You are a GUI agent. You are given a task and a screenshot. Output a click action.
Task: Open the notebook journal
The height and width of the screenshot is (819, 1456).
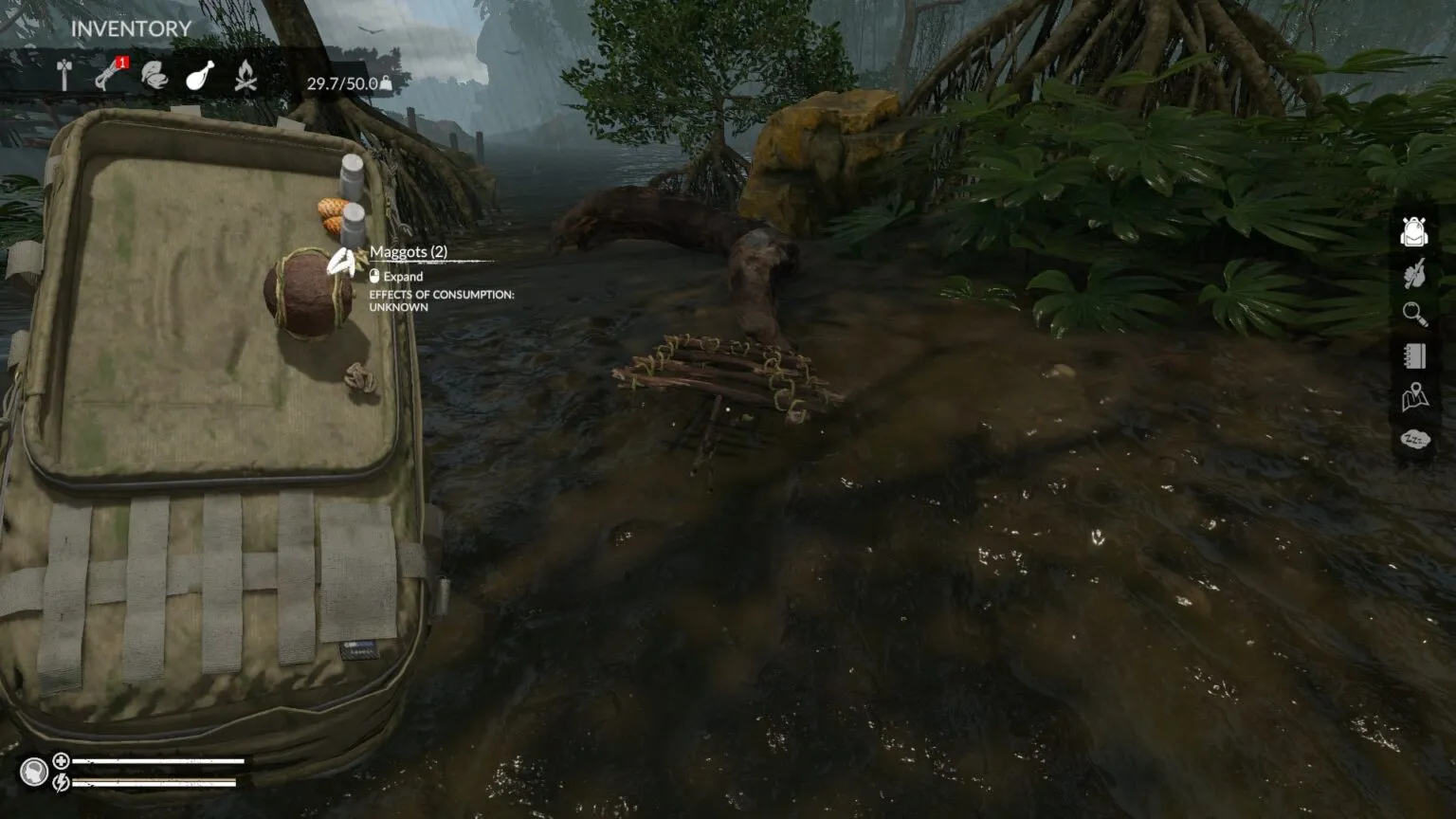pos(1414,355)
